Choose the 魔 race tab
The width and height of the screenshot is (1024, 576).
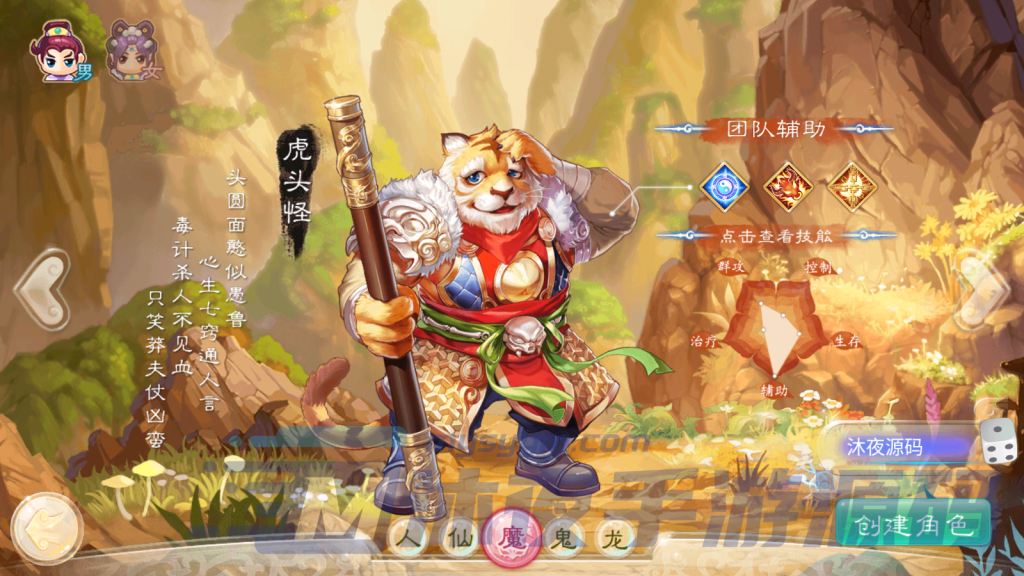click(512, 538)
